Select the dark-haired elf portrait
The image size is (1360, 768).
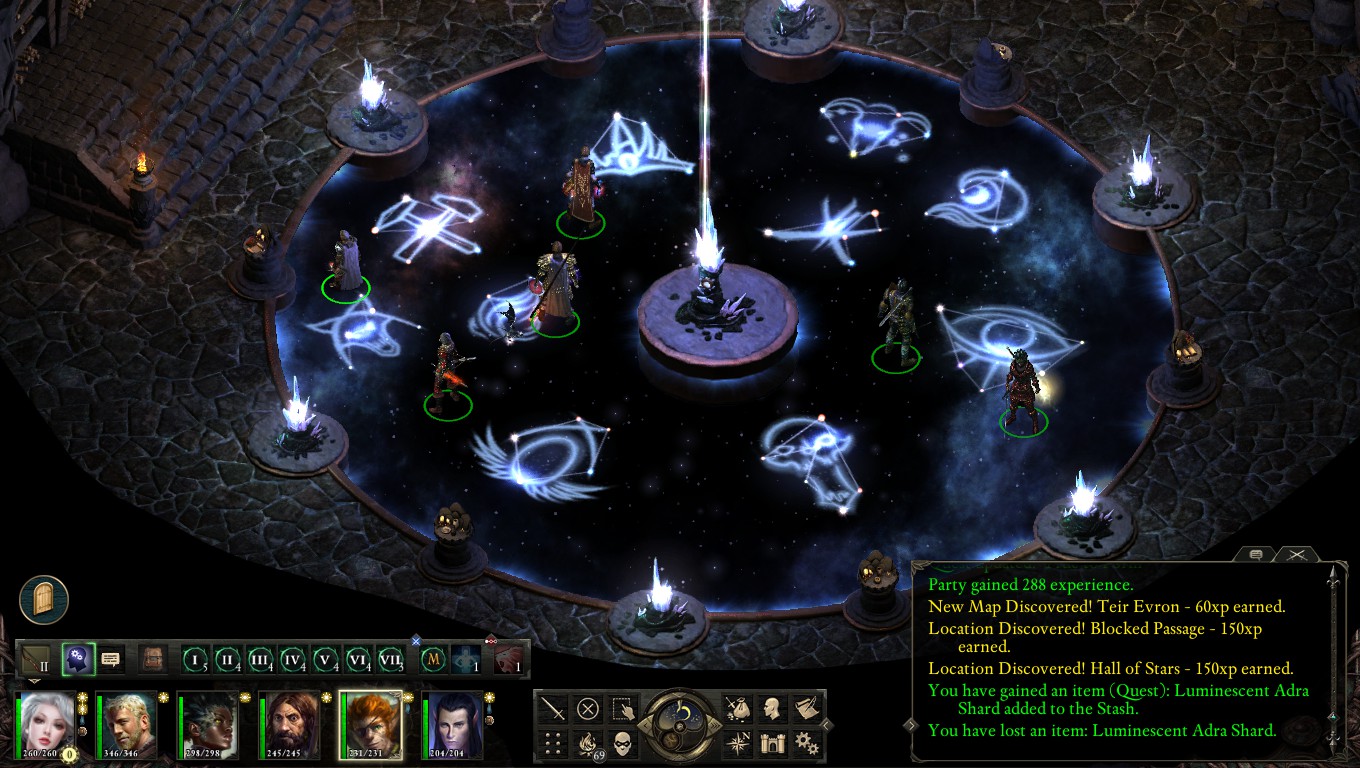(x=452, y=723)
